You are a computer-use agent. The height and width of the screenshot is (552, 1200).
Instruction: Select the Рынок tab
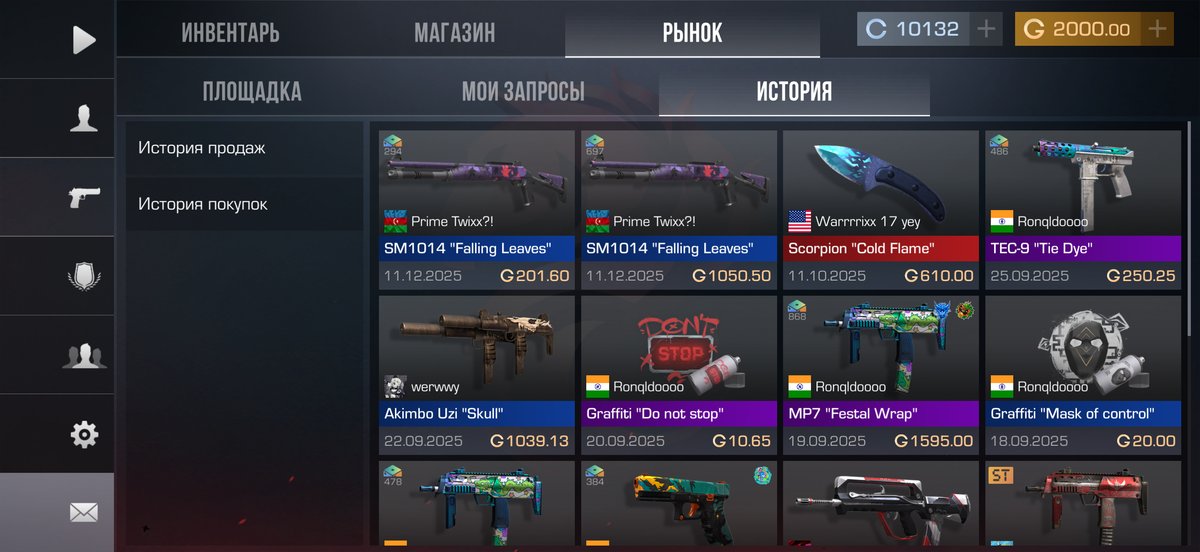coord(692,32)
